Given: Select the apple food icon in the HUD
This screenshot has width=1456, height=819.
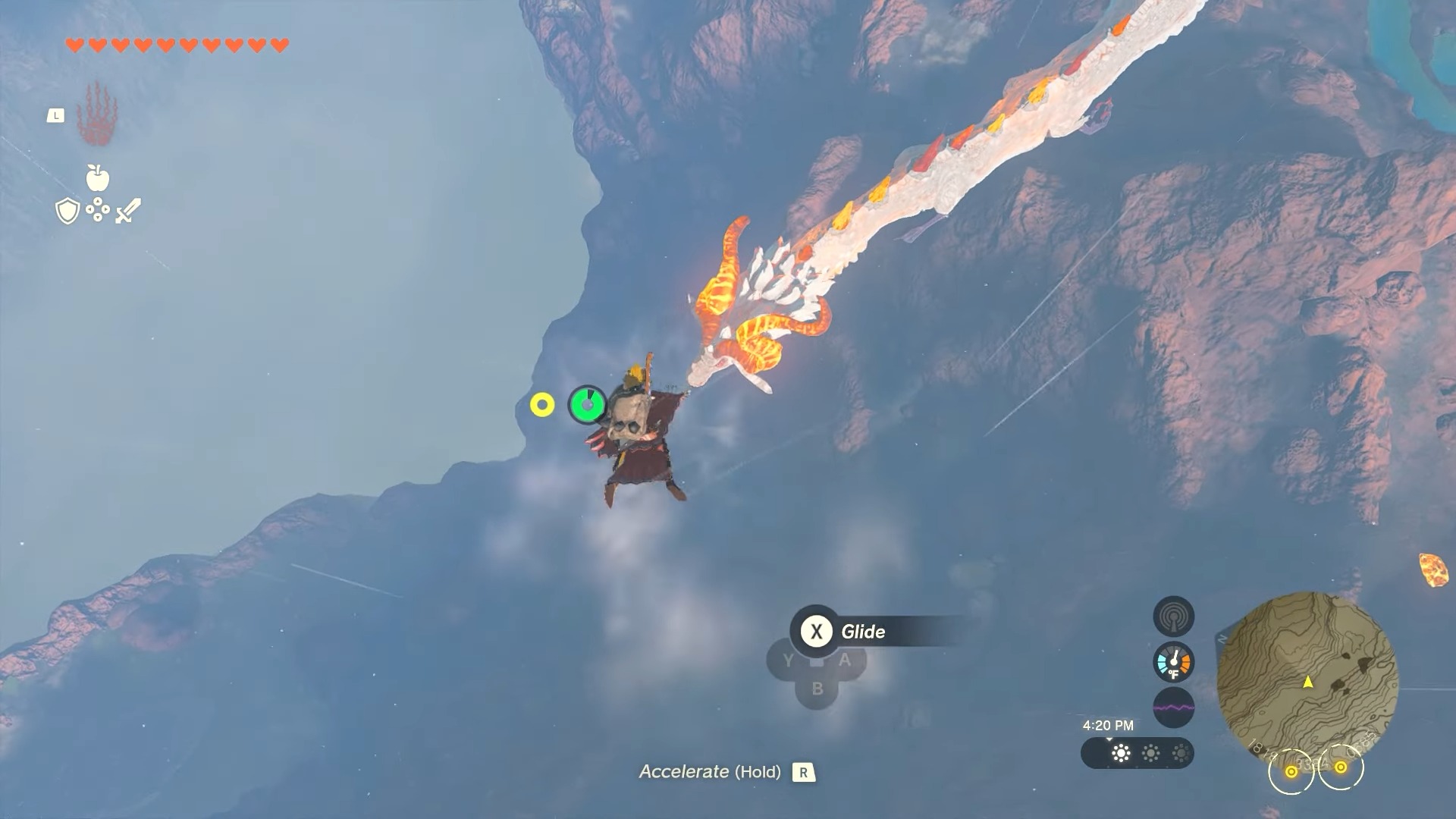Looking at the screenshot, I should click(x=99, y=178).
